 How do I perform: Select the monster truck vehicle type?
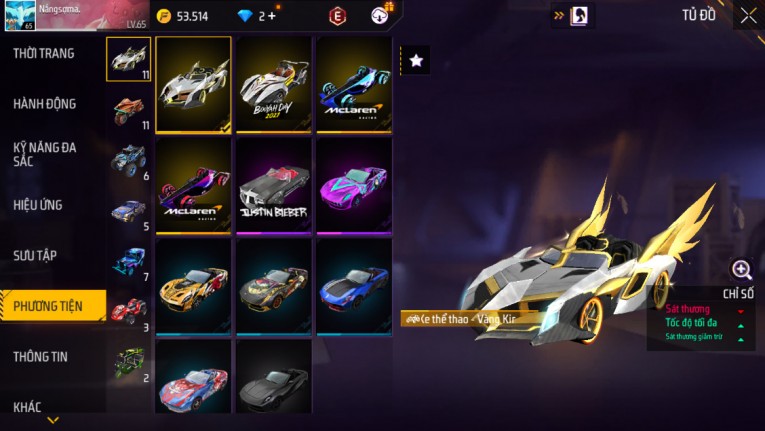pyautogui.click(x=129, y=158)
